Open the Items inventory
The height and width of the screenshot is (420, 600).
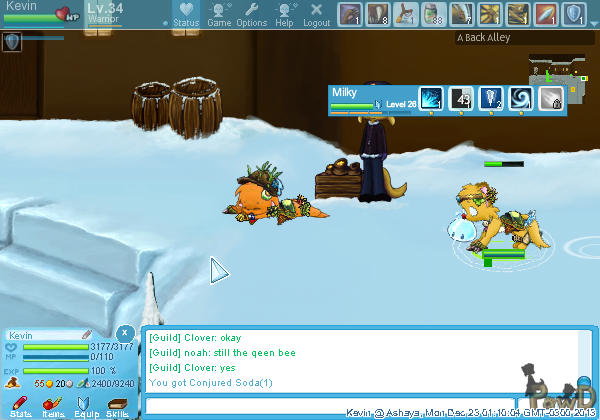(x=53, y=405)
